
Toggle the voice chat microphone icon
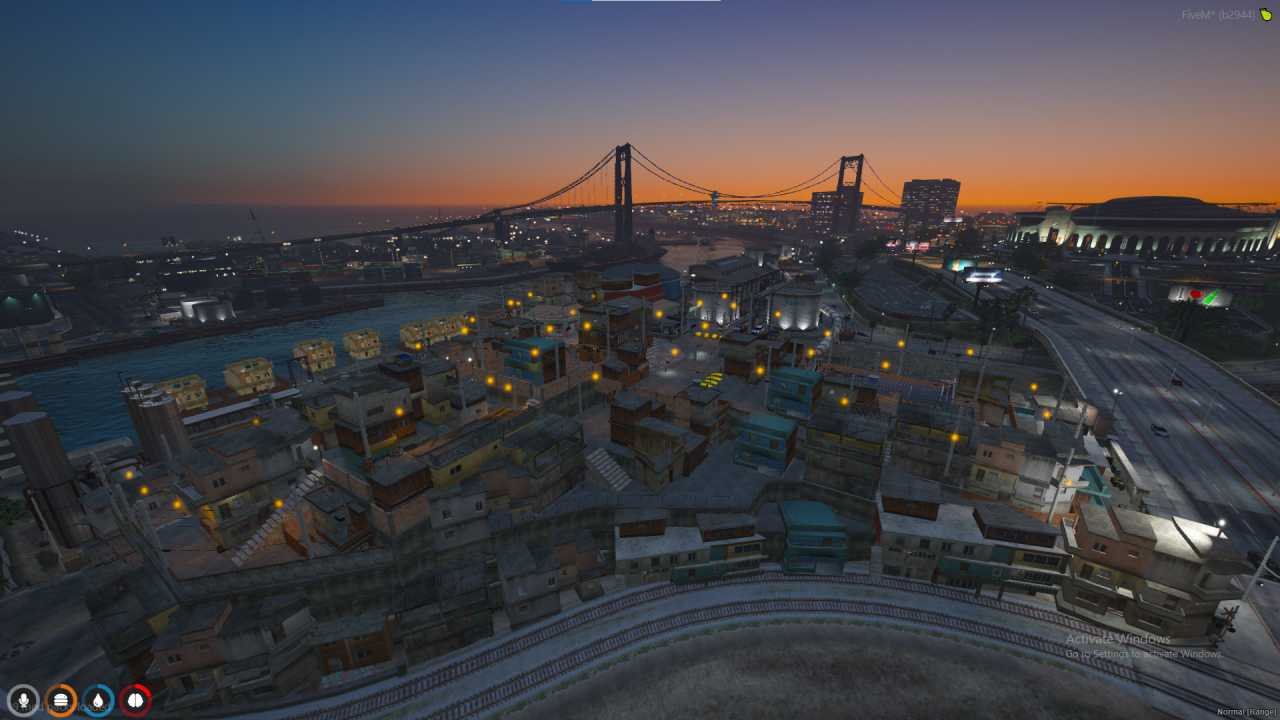[23, 698]
